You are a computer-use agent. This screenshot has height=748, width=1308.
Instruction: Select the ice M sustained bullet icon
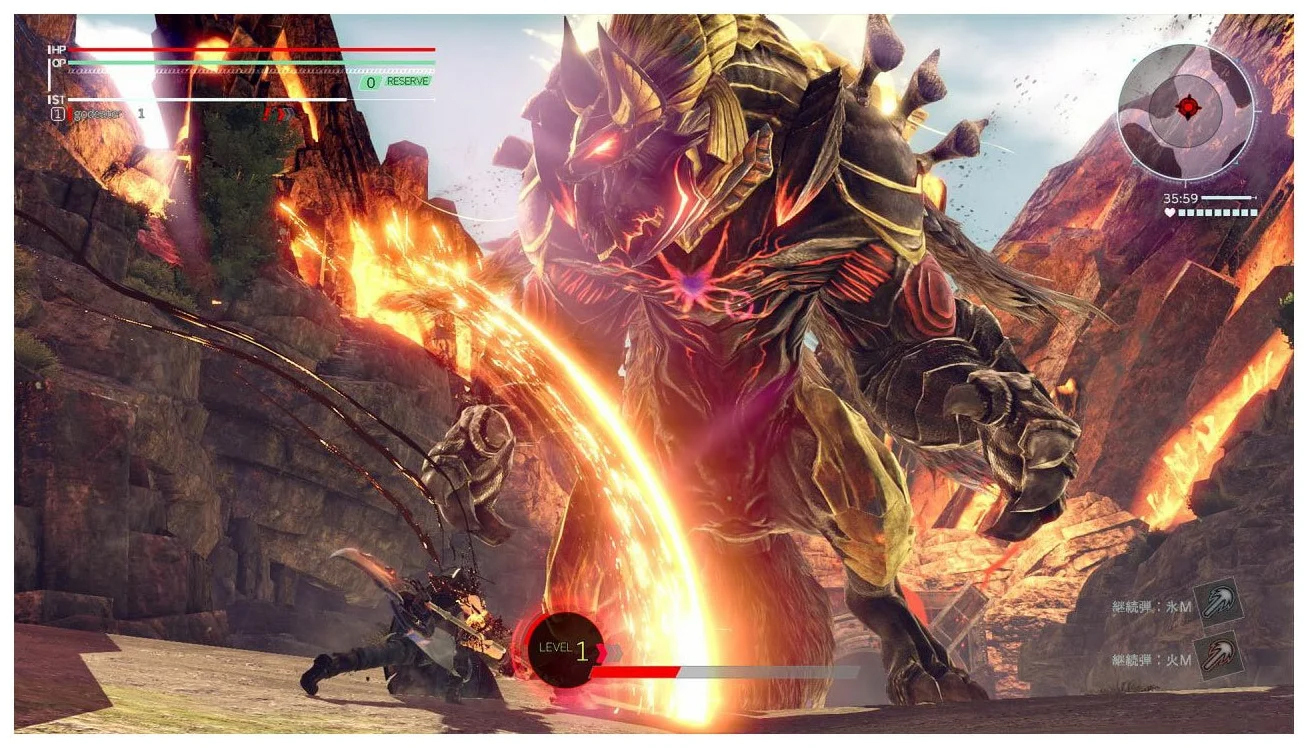[x=1218, y=602]
